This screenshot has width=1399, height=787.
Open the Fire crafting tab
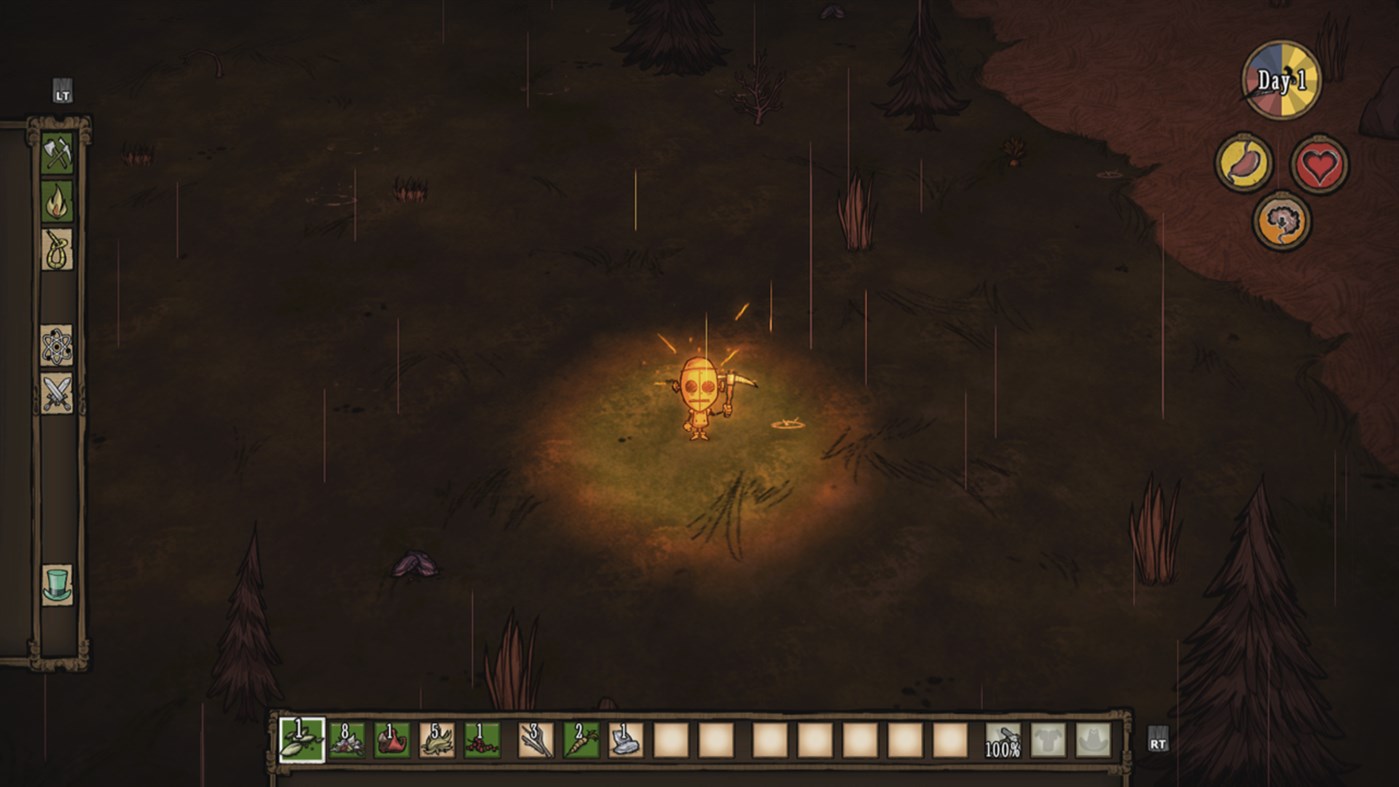click(x=57, y=201)
